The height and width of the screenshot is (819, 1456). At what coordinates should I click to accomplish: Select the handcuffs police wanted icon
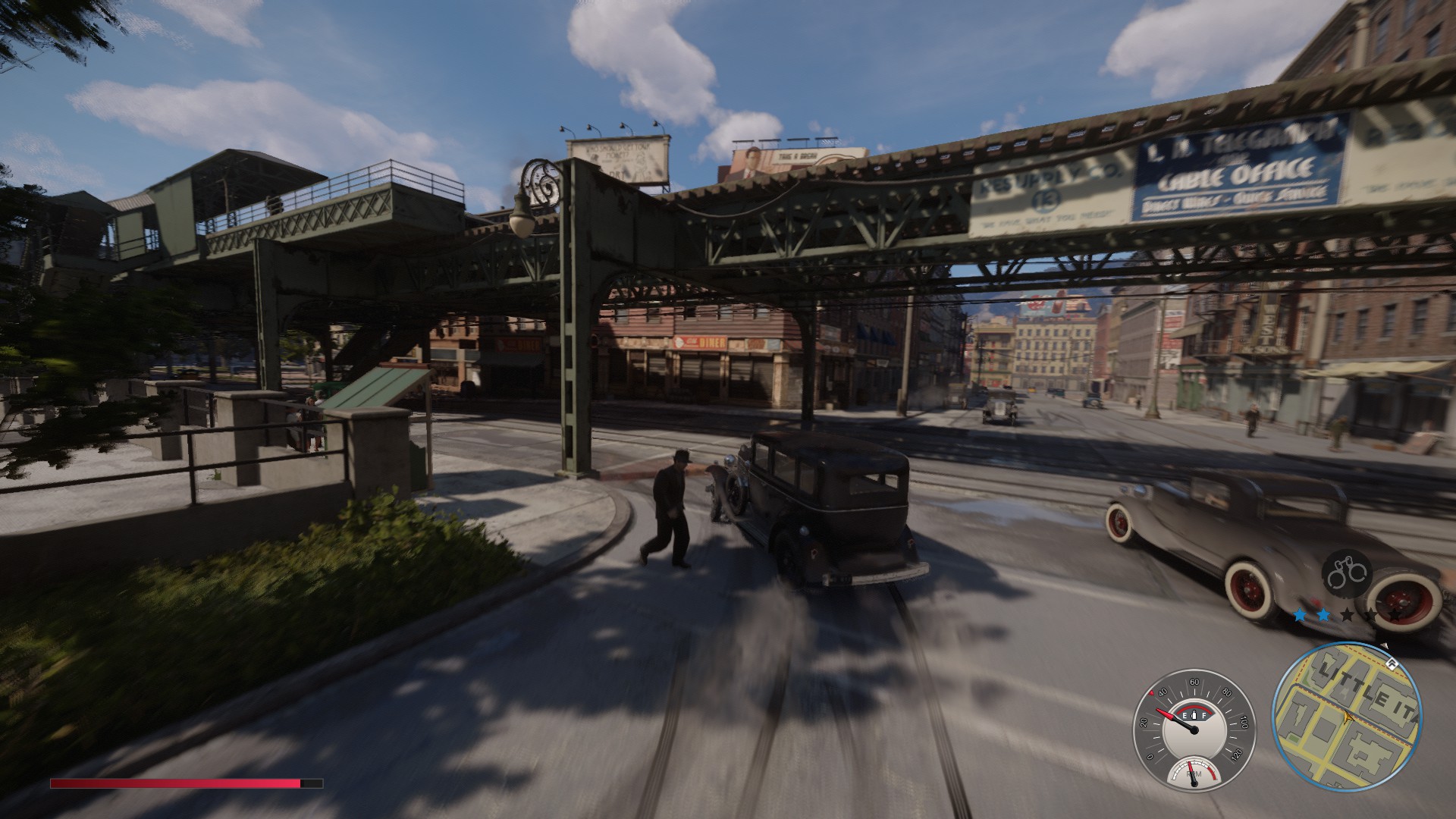[1347, 571]
